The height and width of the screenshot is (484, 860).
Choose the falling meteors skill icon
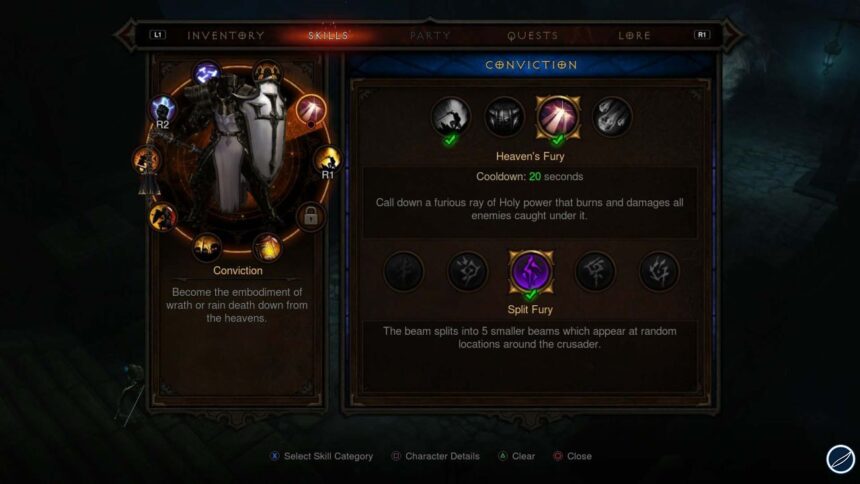tap(610, 117)
